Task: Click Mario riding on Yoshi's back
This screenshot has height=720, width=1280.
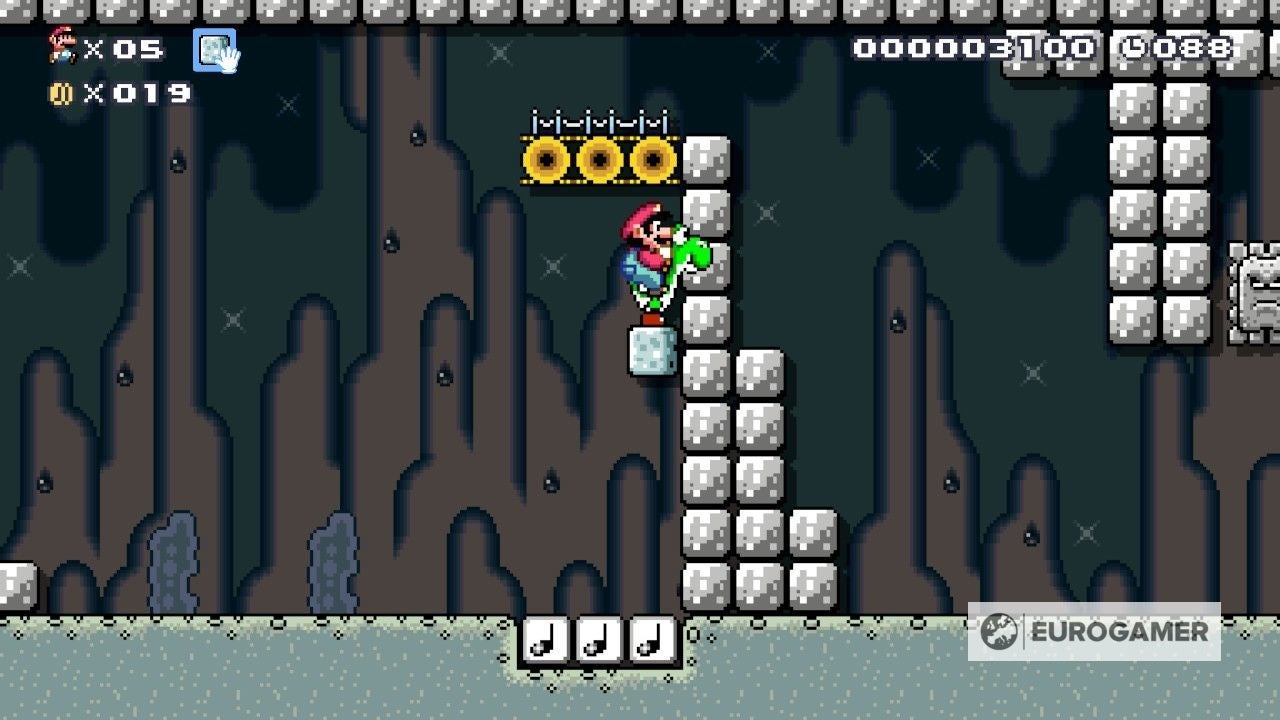Action: pos(645,240)
